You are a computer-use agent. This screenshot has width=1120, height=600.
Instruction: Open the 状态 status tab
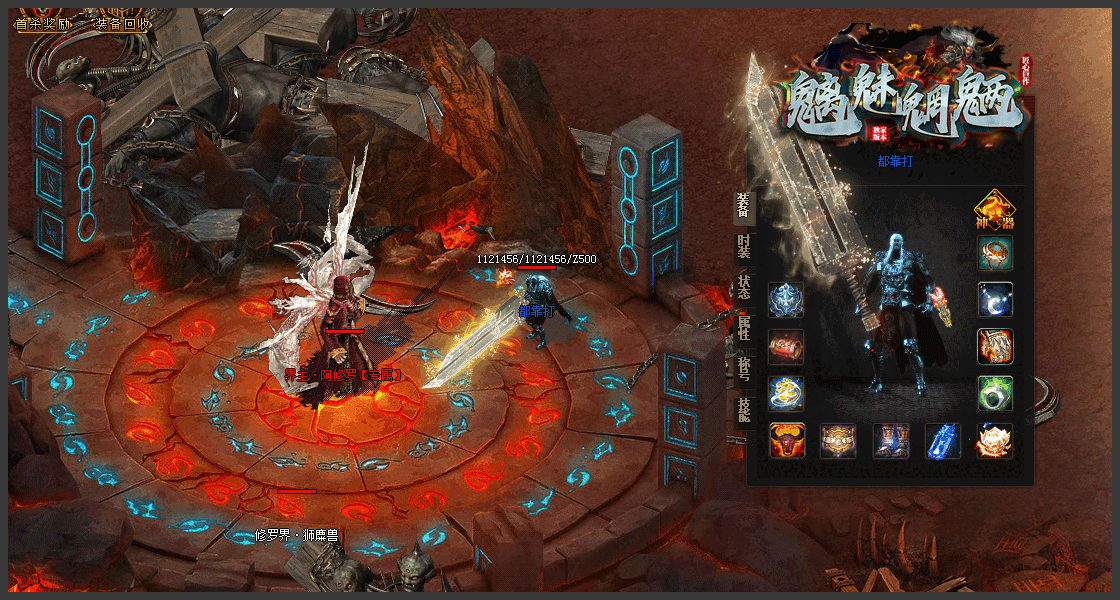743,287
